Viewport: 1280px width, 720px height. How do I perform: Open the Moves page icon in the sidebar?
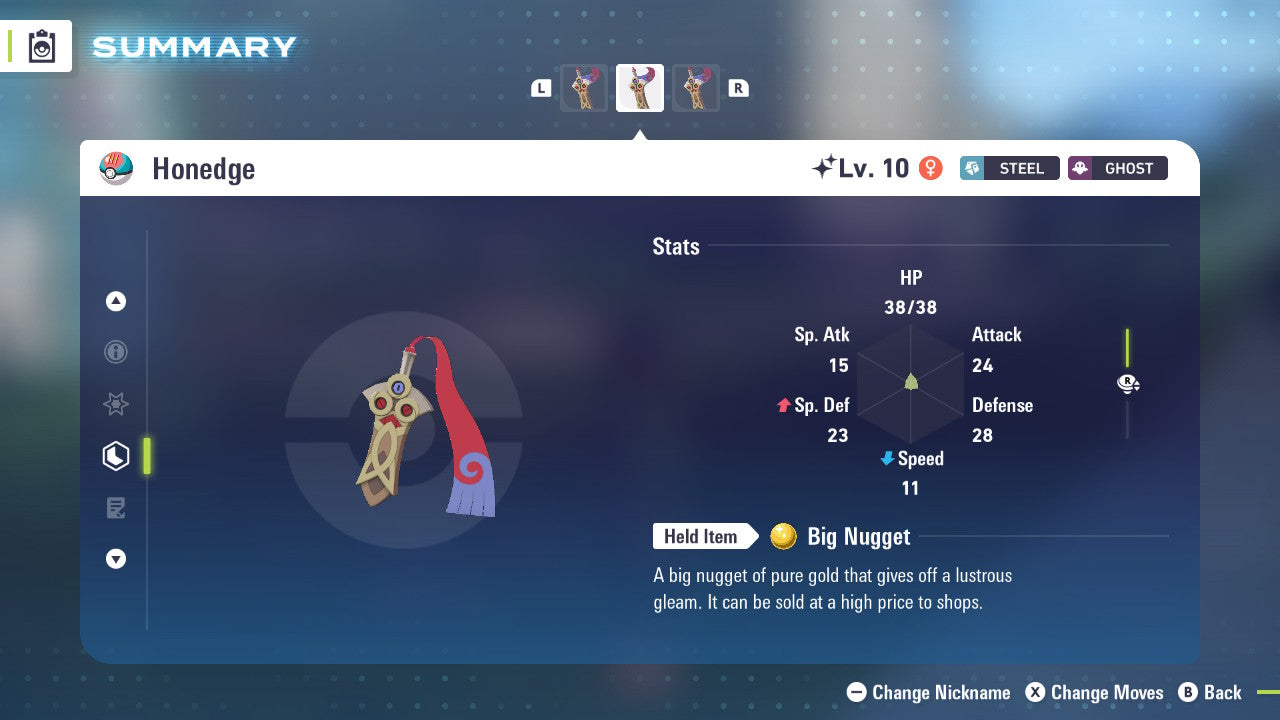point(116,507)
